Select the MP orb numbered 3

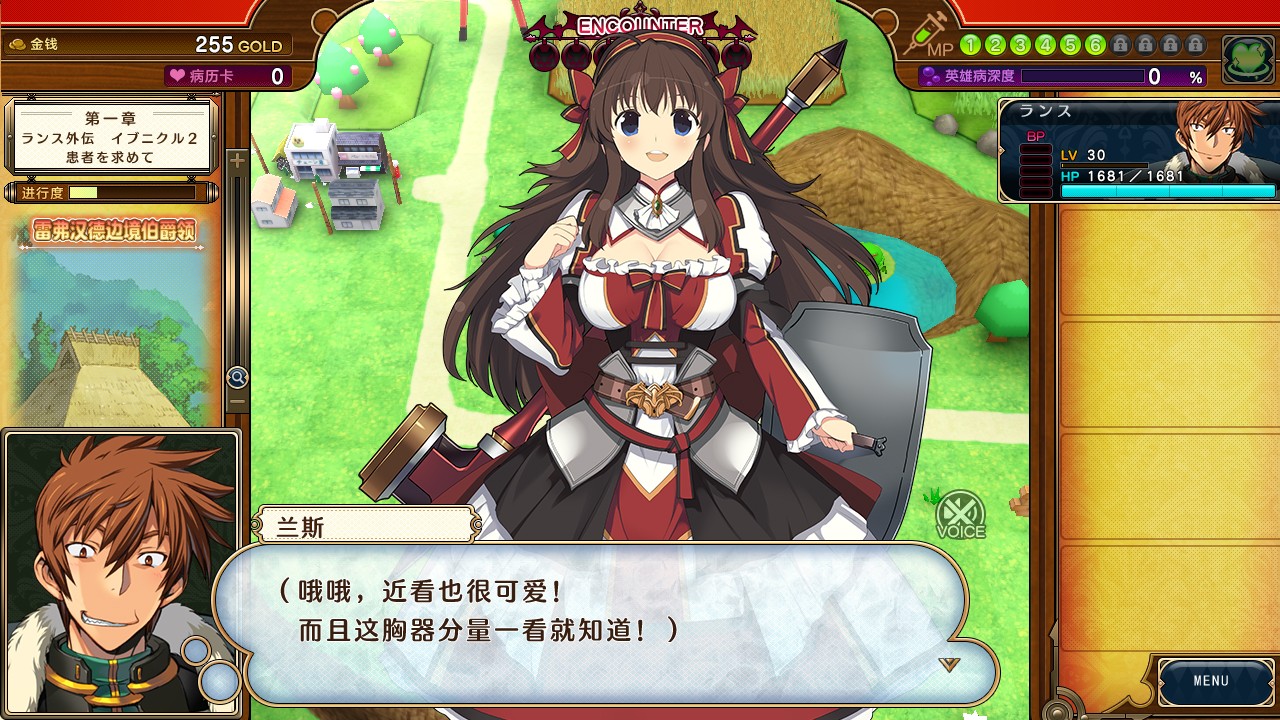click(1020, 45)
